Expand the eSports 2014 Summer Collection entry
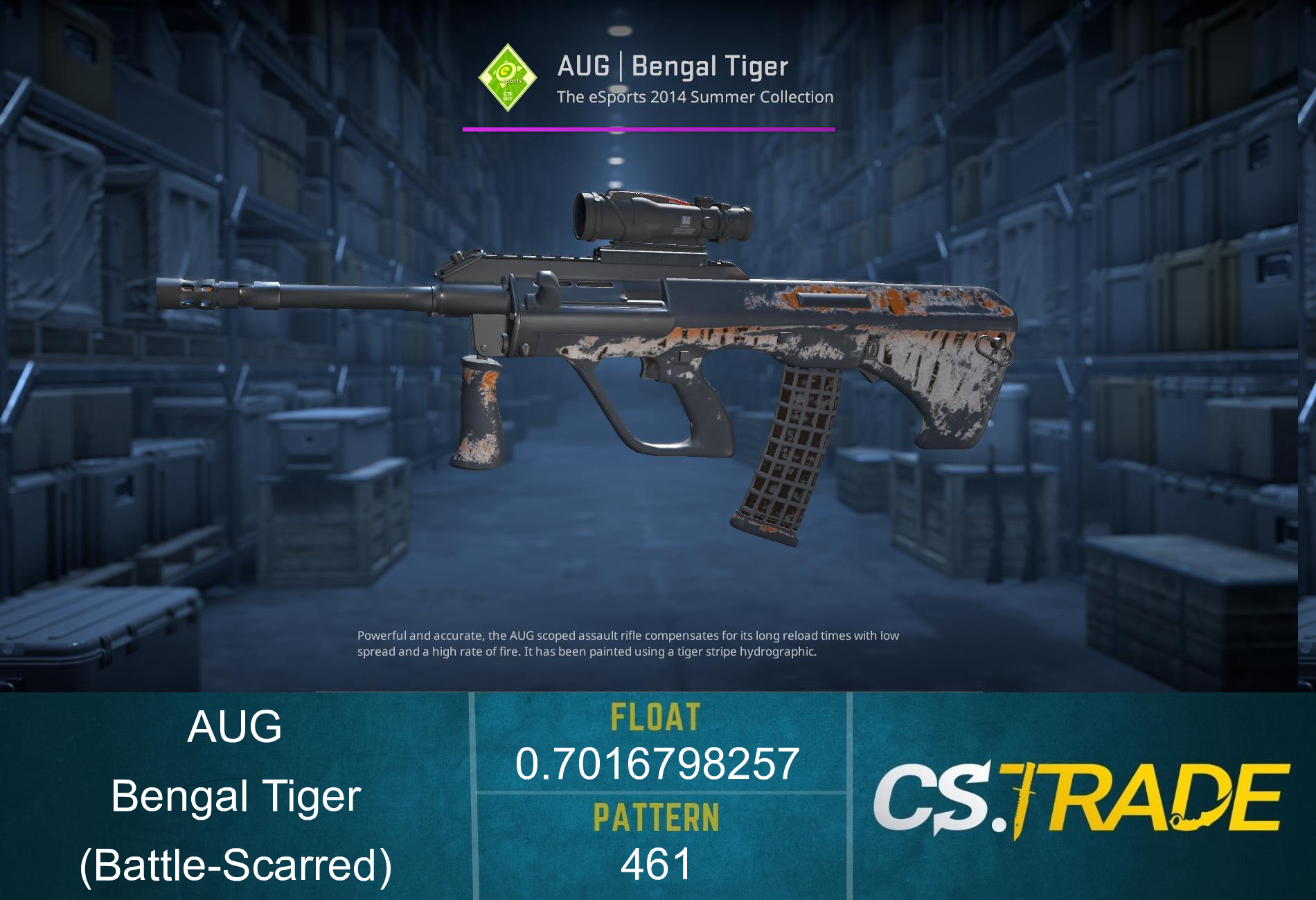The image size is (1316, 900). 694,98
